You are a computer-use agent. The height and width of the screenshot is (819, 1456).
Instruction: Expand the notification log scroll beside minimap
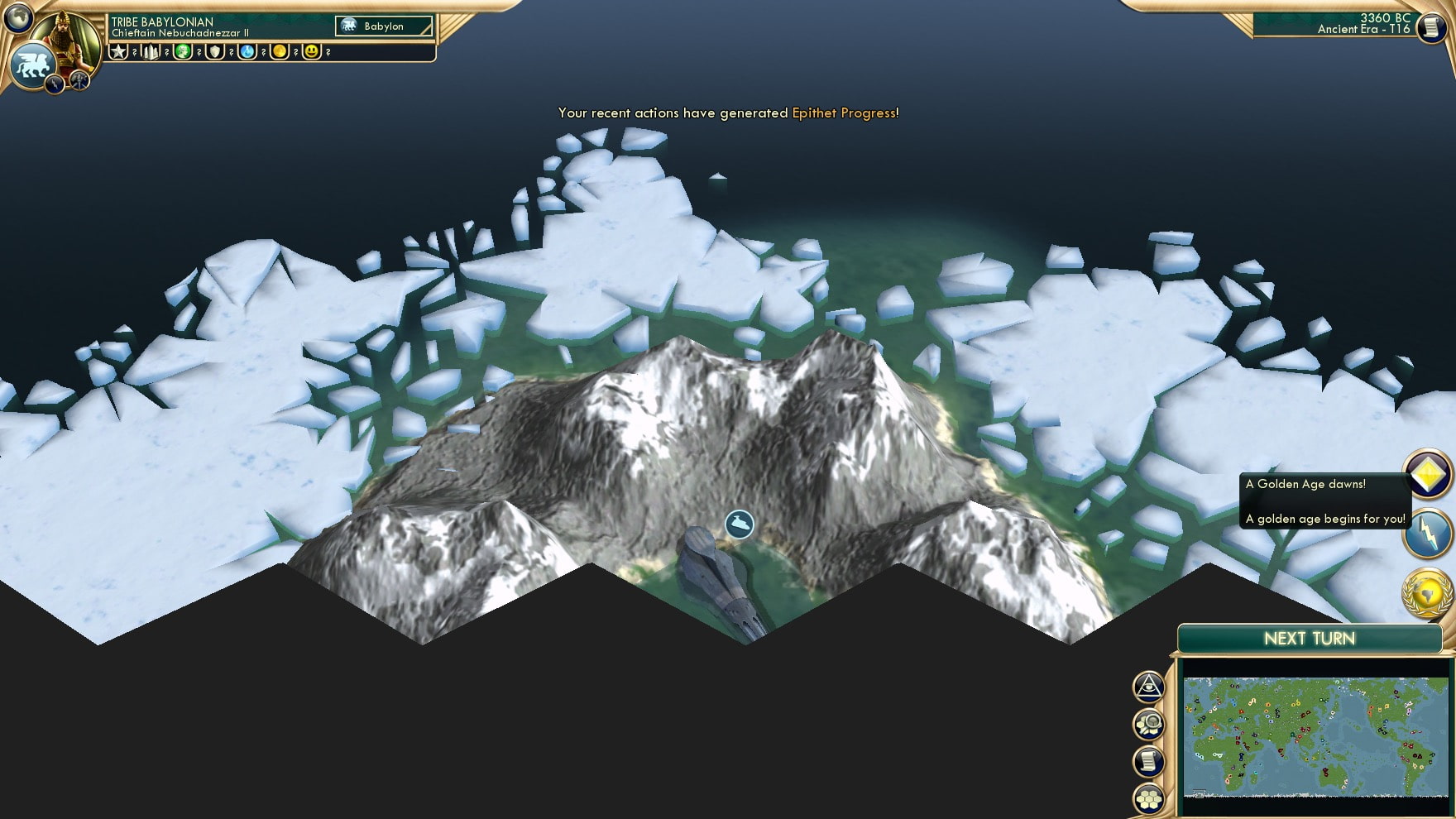click(x=1150, y=759)
